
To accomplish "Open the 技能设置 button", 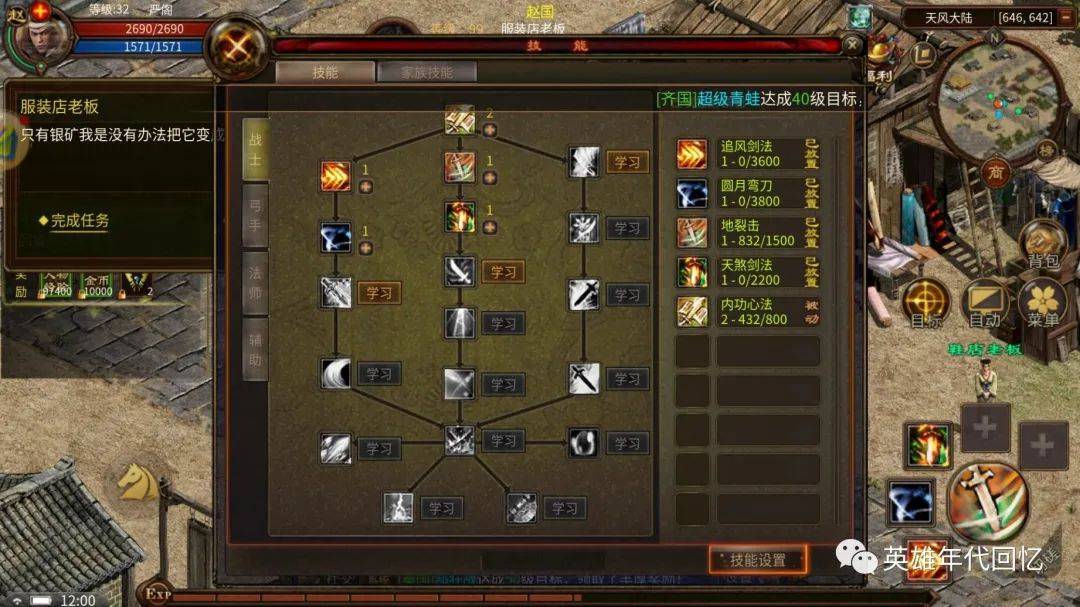I will [759, 560].
